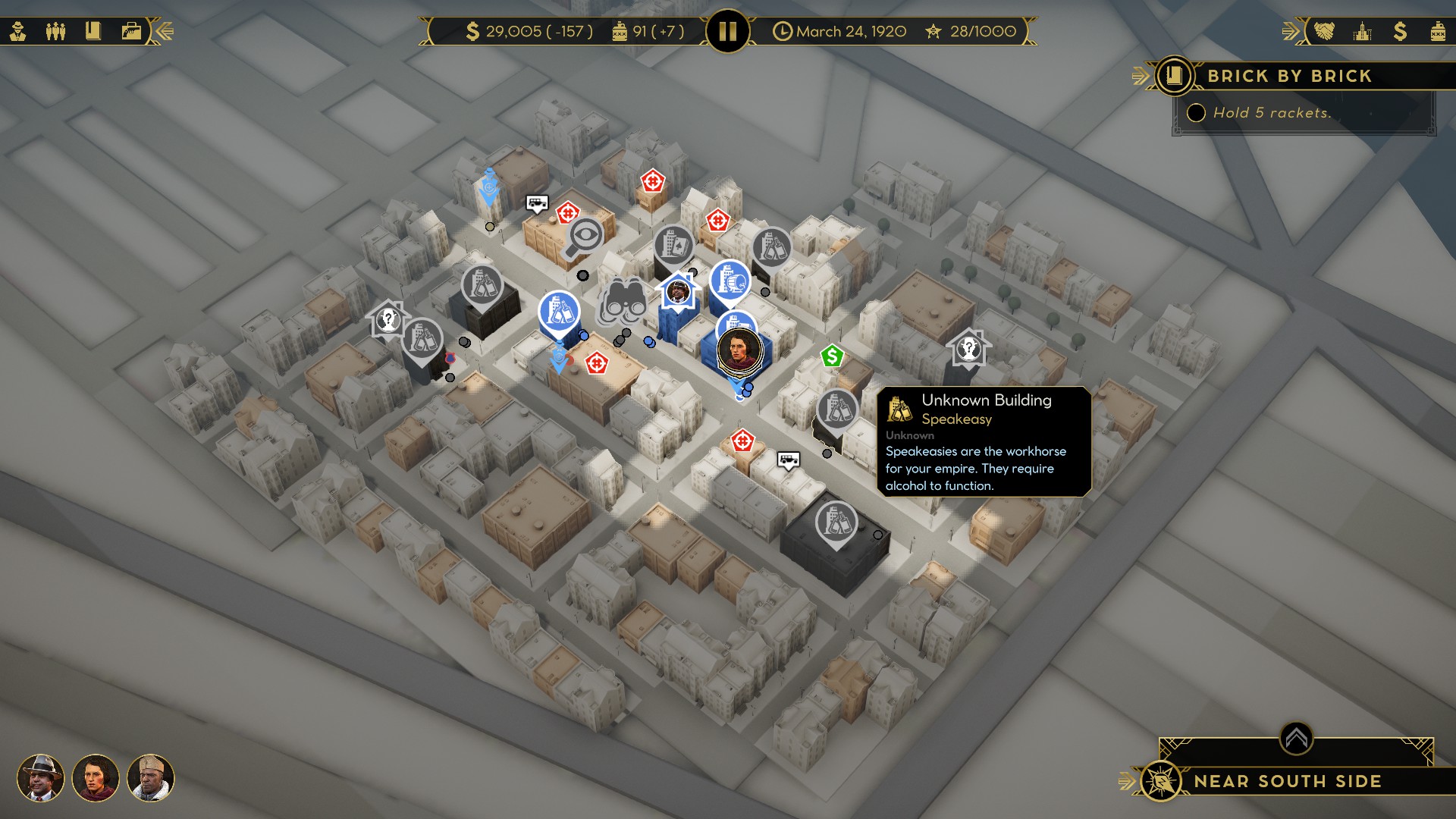Image resolution: width=1456 pixels, height=819 pixels.
Task: Open the alcohol jug icon
Action: tap(1438, 31)
